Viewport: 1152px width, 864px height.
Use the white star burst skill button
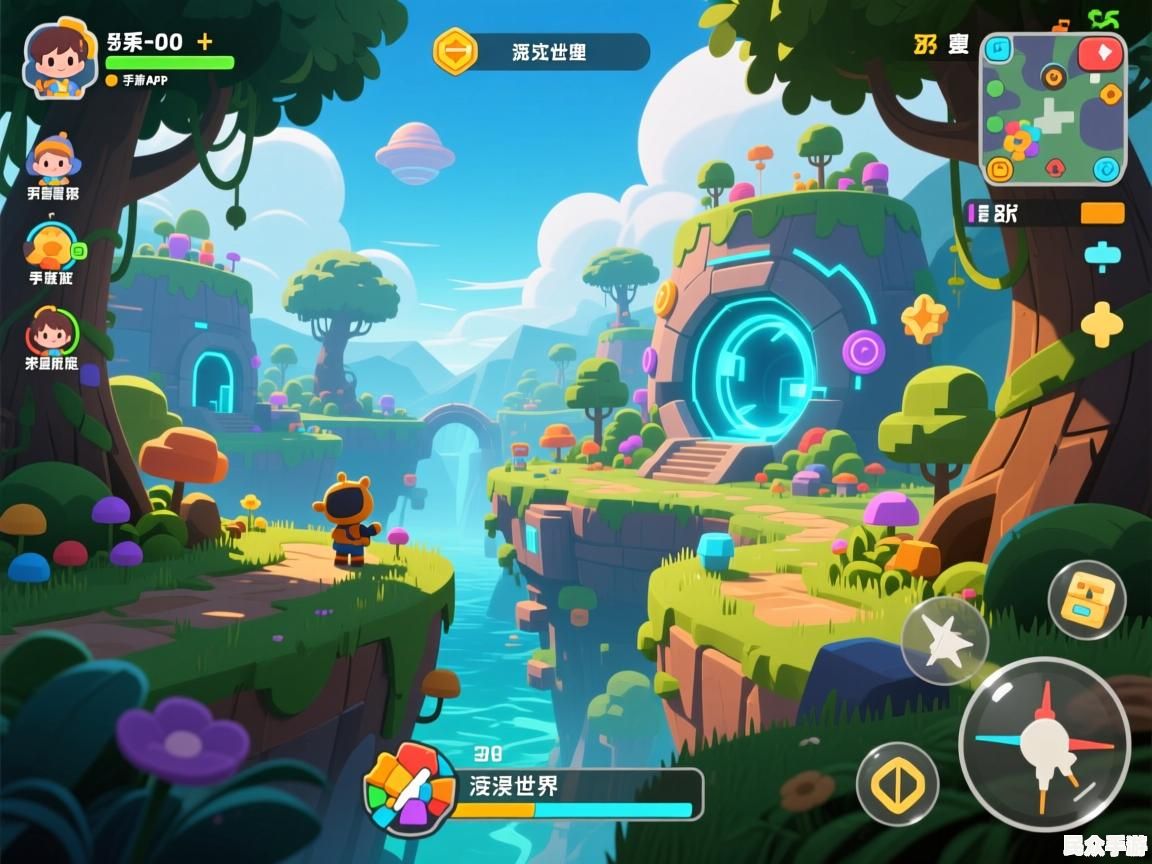click(x=944, y=640)
